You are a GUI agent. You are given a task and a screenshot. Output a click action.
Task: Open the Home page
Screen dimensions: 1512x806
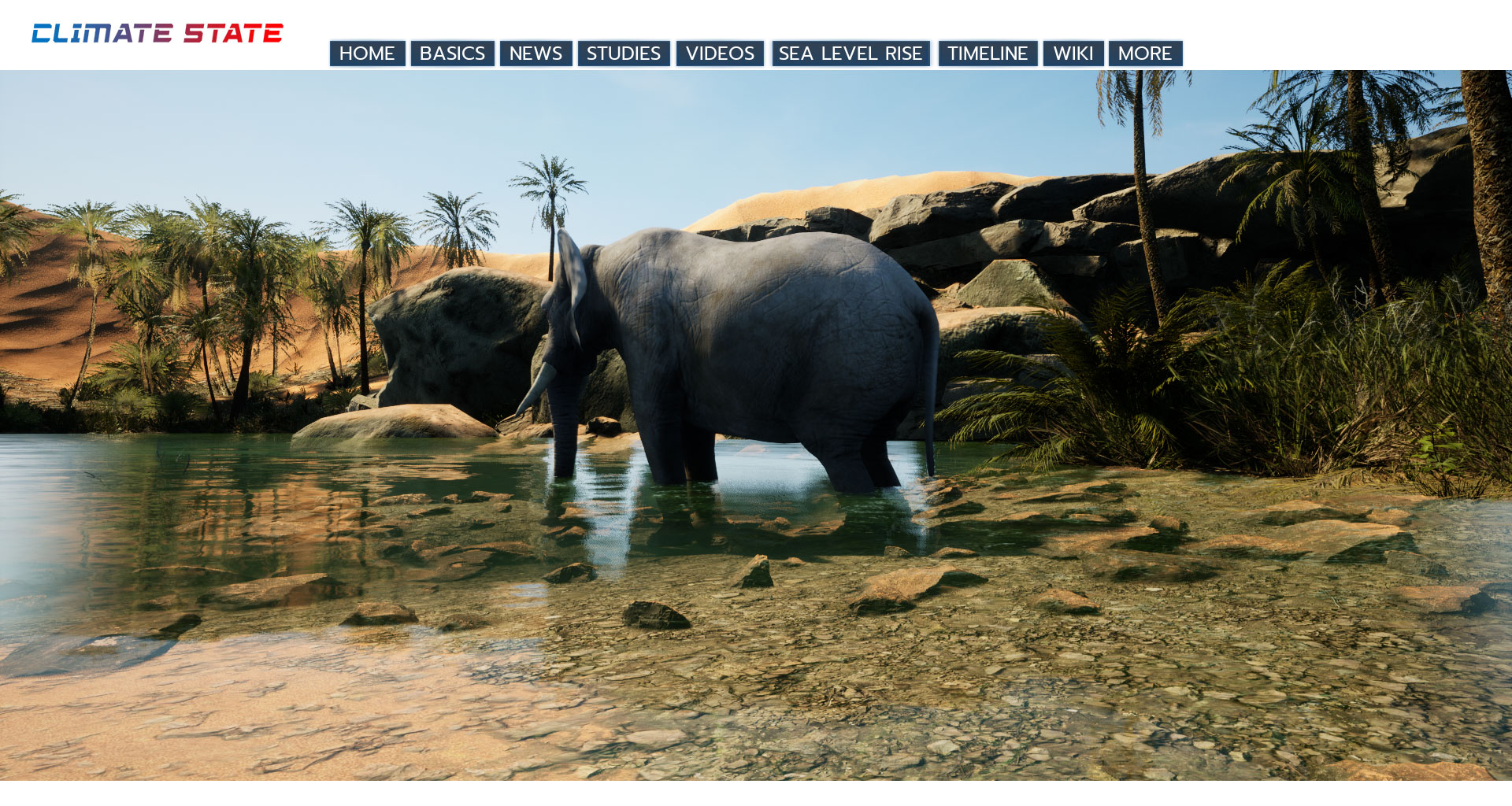[x=367, y=54]
